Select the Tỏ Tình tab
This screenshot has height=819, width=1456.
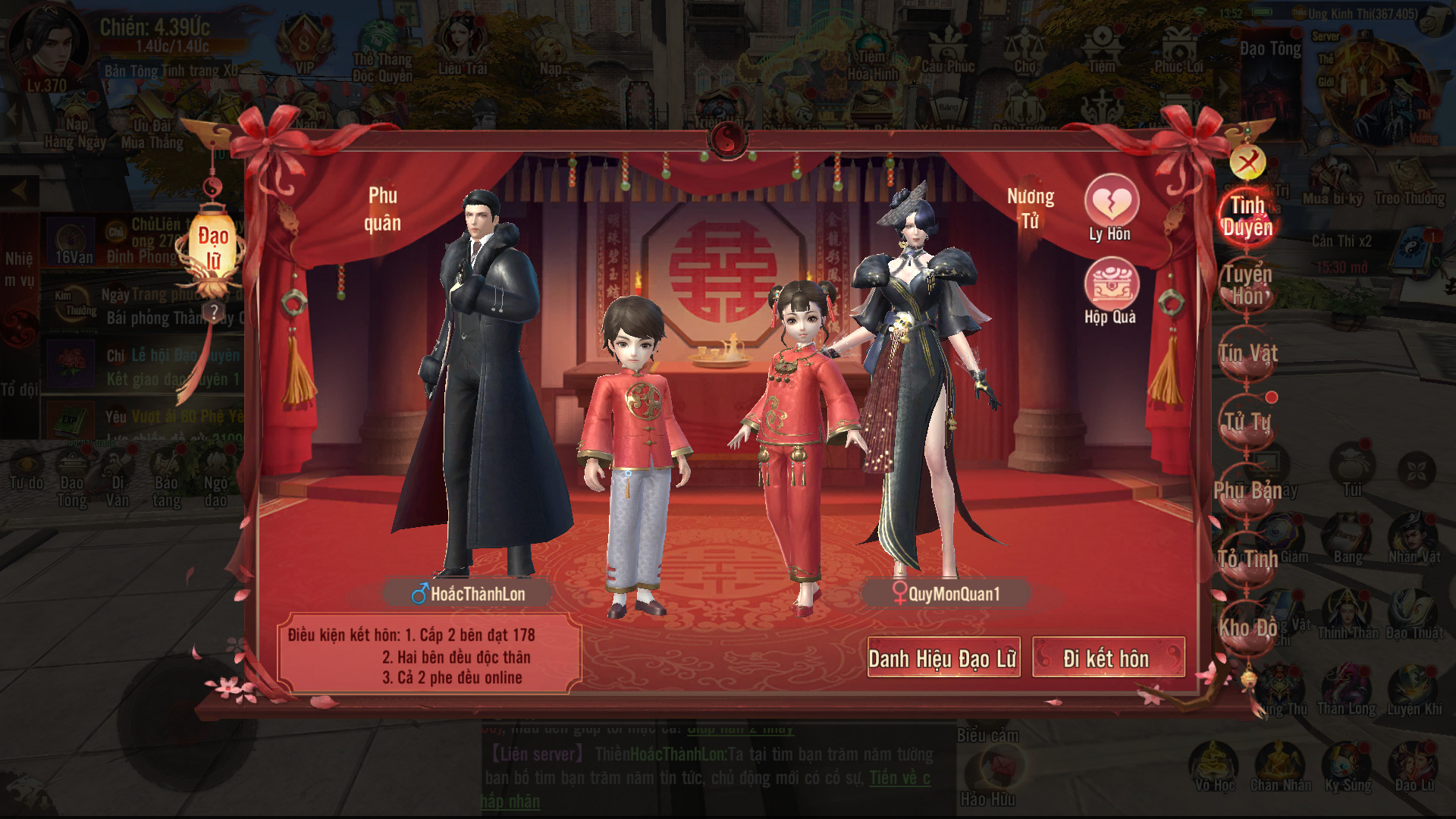pyautogui.click(x=1247, y=560)
